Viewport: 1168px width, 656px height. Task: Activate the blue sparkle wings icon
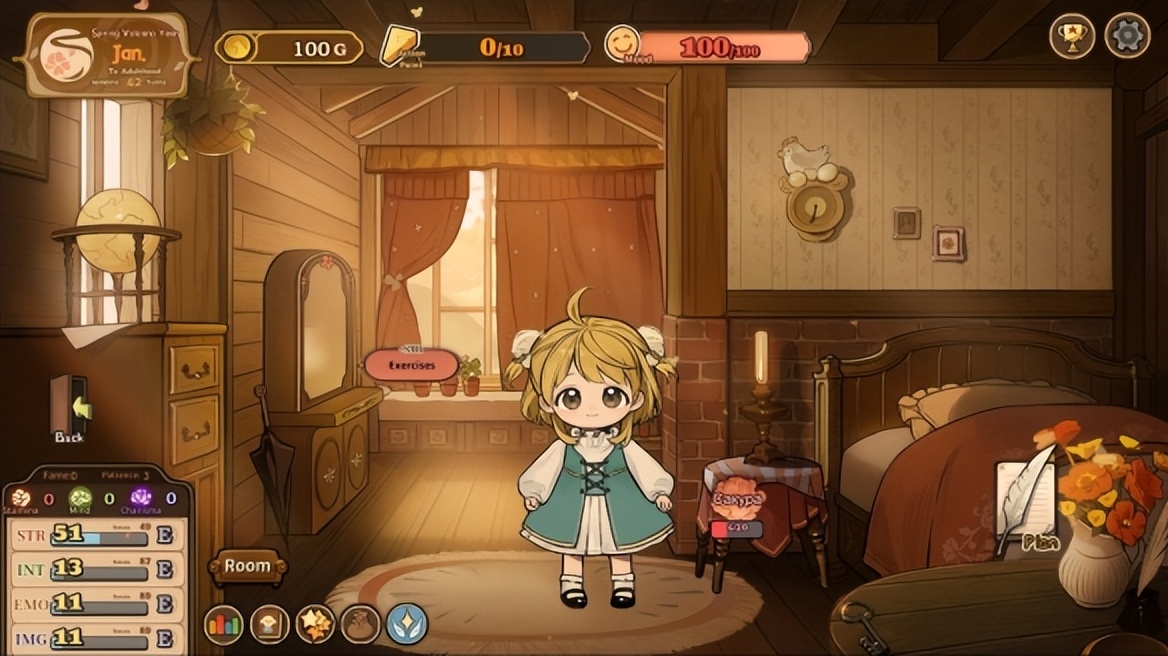pos(407,625)
